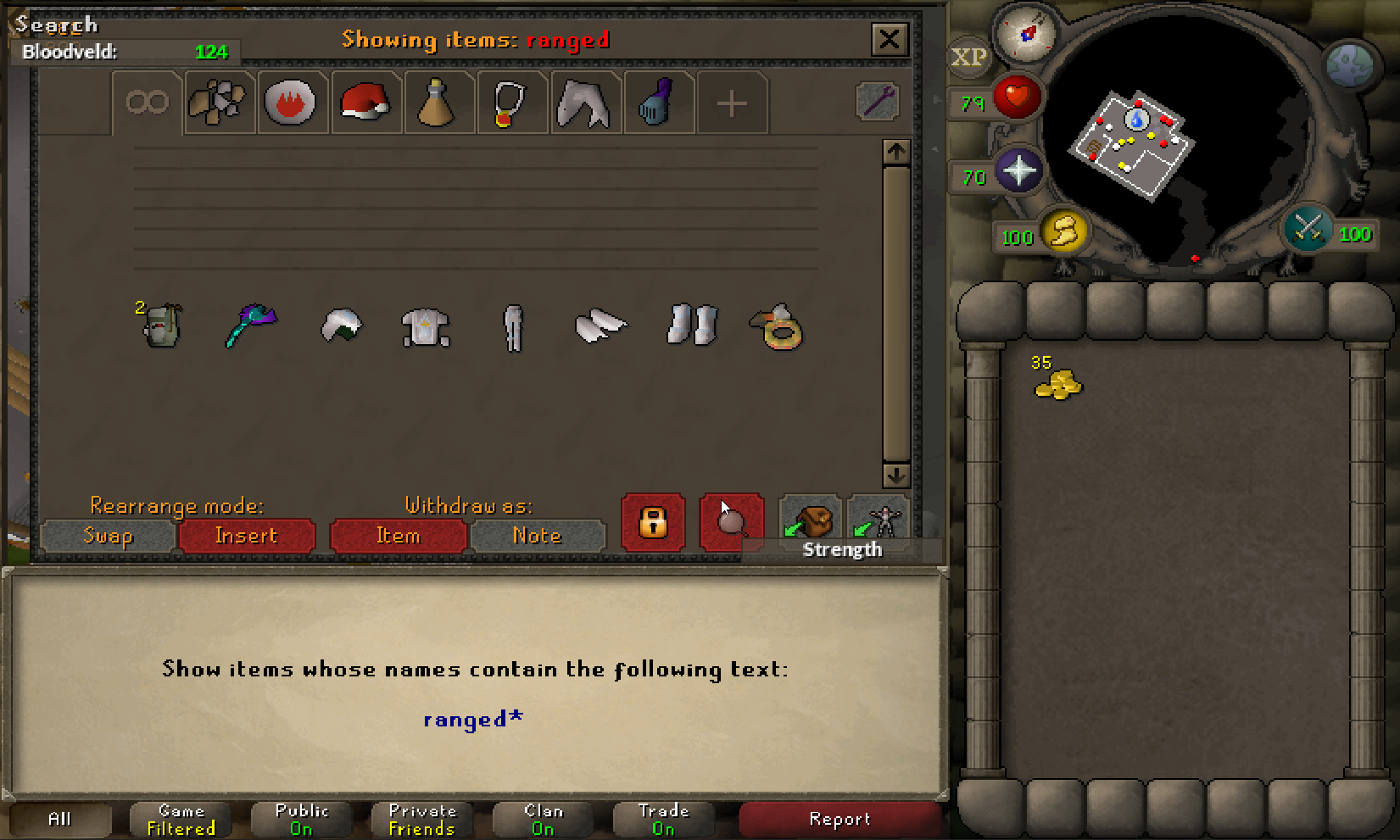This screenshot has height=840, width=1400.
Task: Toggle the XP drops button
Action: pos(968,58)
